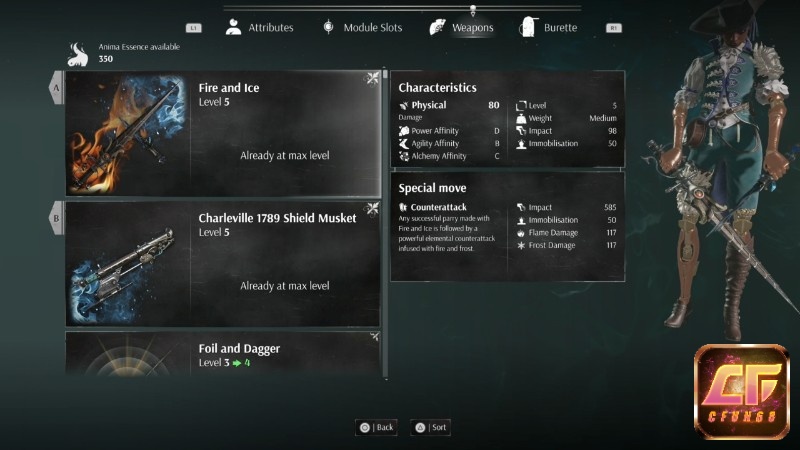The width and height of the screenshot is (800, 450).
Task: Open the Module Slots tab
Action: [x=361, y=28]
